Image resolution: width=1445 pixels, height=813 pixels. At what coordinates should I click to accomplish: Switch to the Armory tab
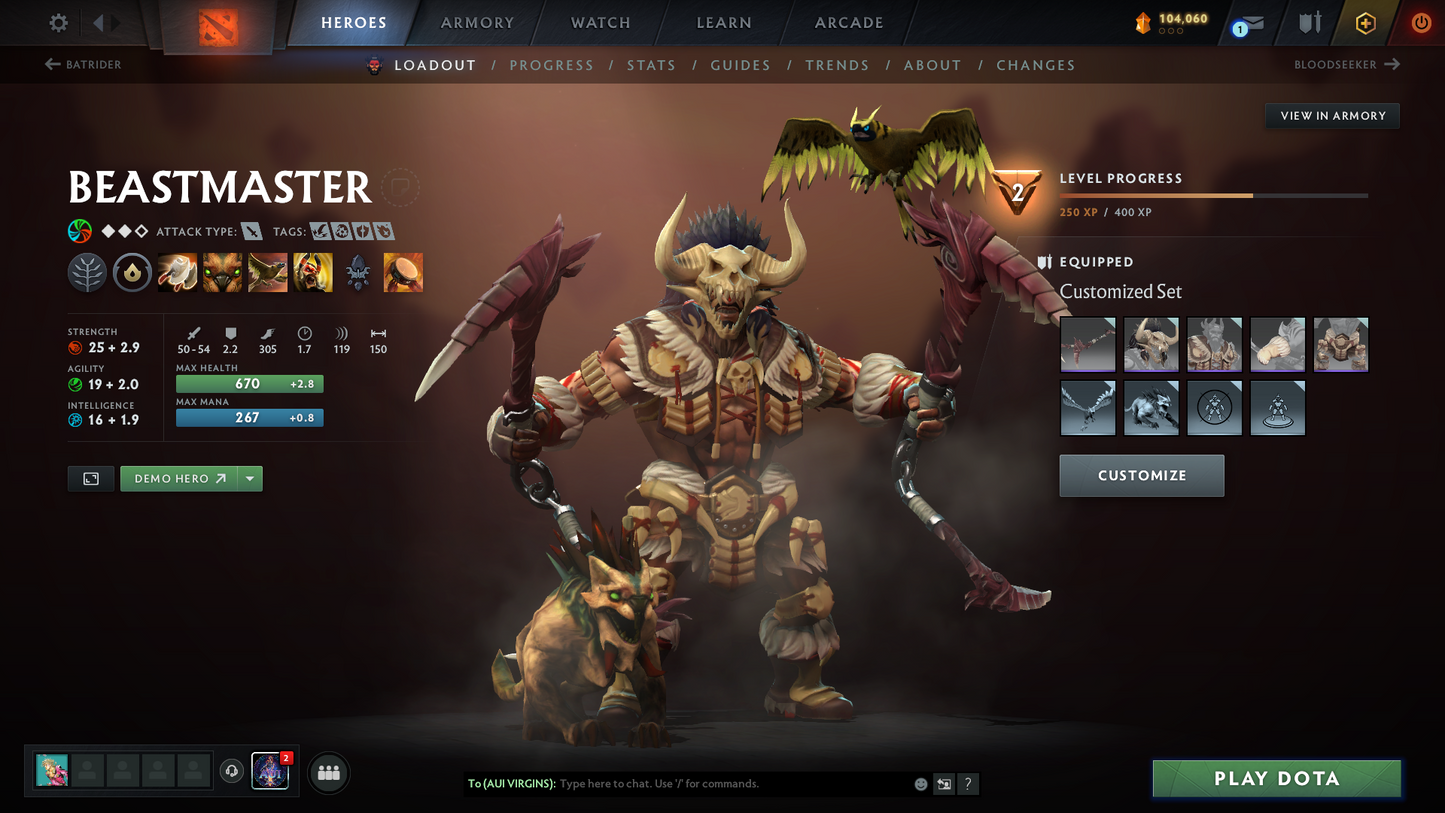(476, 22)
